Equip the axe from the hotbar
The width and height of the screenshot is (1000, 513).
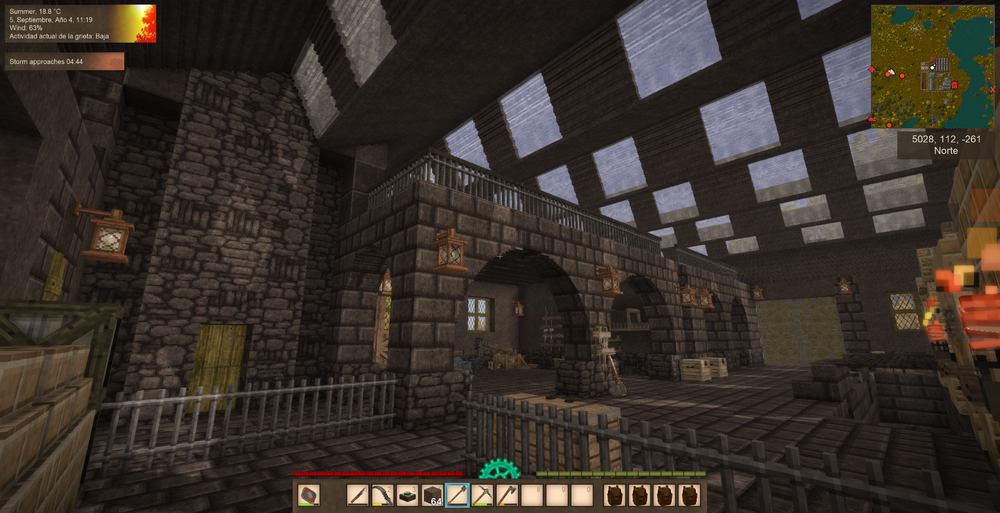tap(508, 495)
